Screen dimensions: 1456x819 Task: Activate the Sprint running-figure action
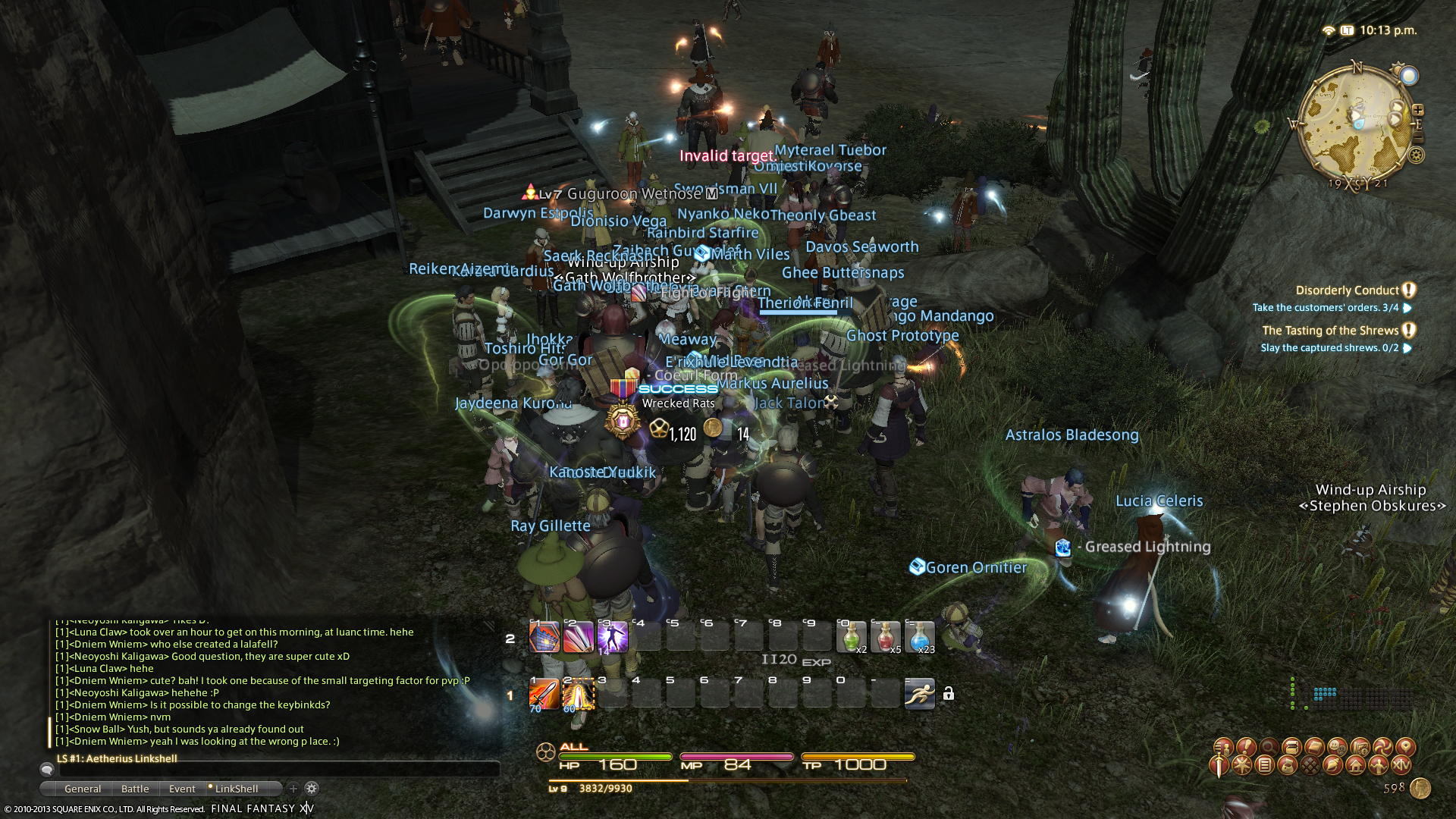coord(919,694)
